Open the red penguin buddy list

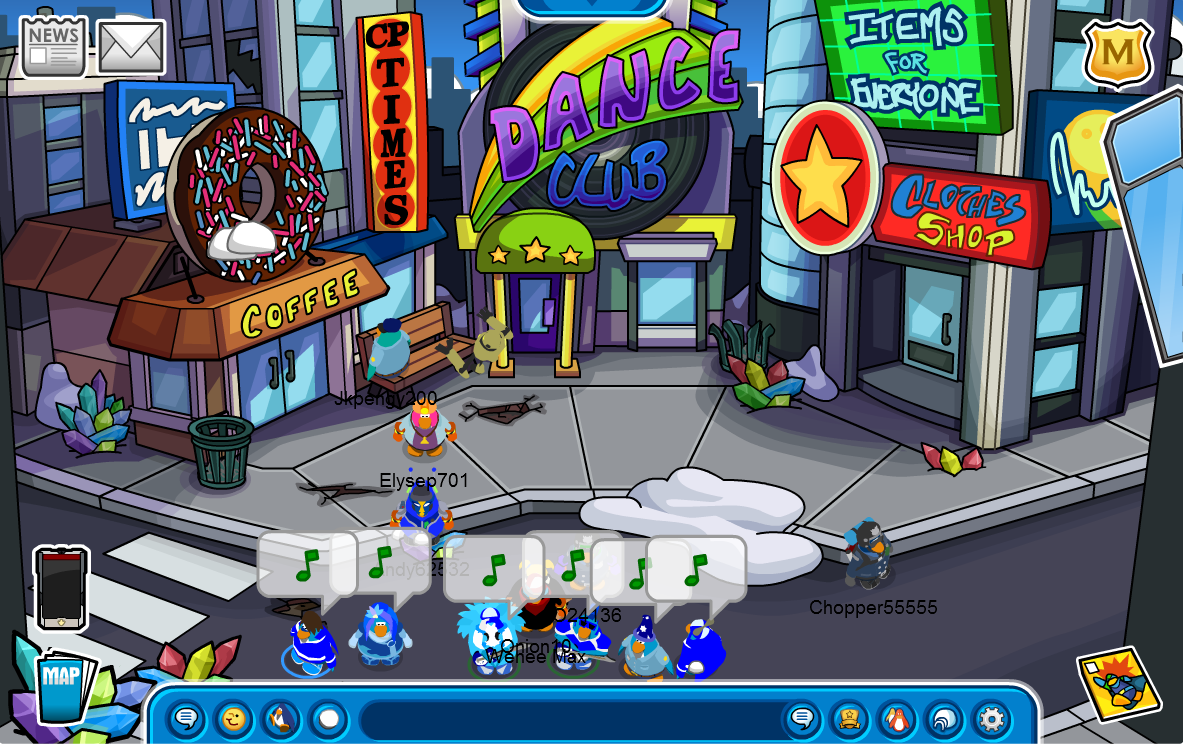coord(897,719)
